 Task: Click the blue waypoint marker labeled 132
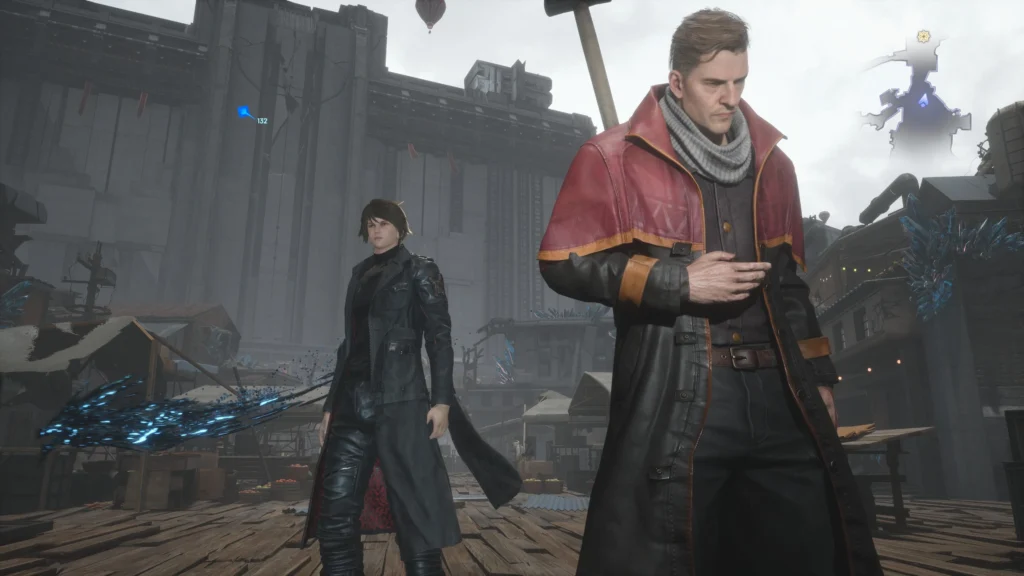pos(244,112)
